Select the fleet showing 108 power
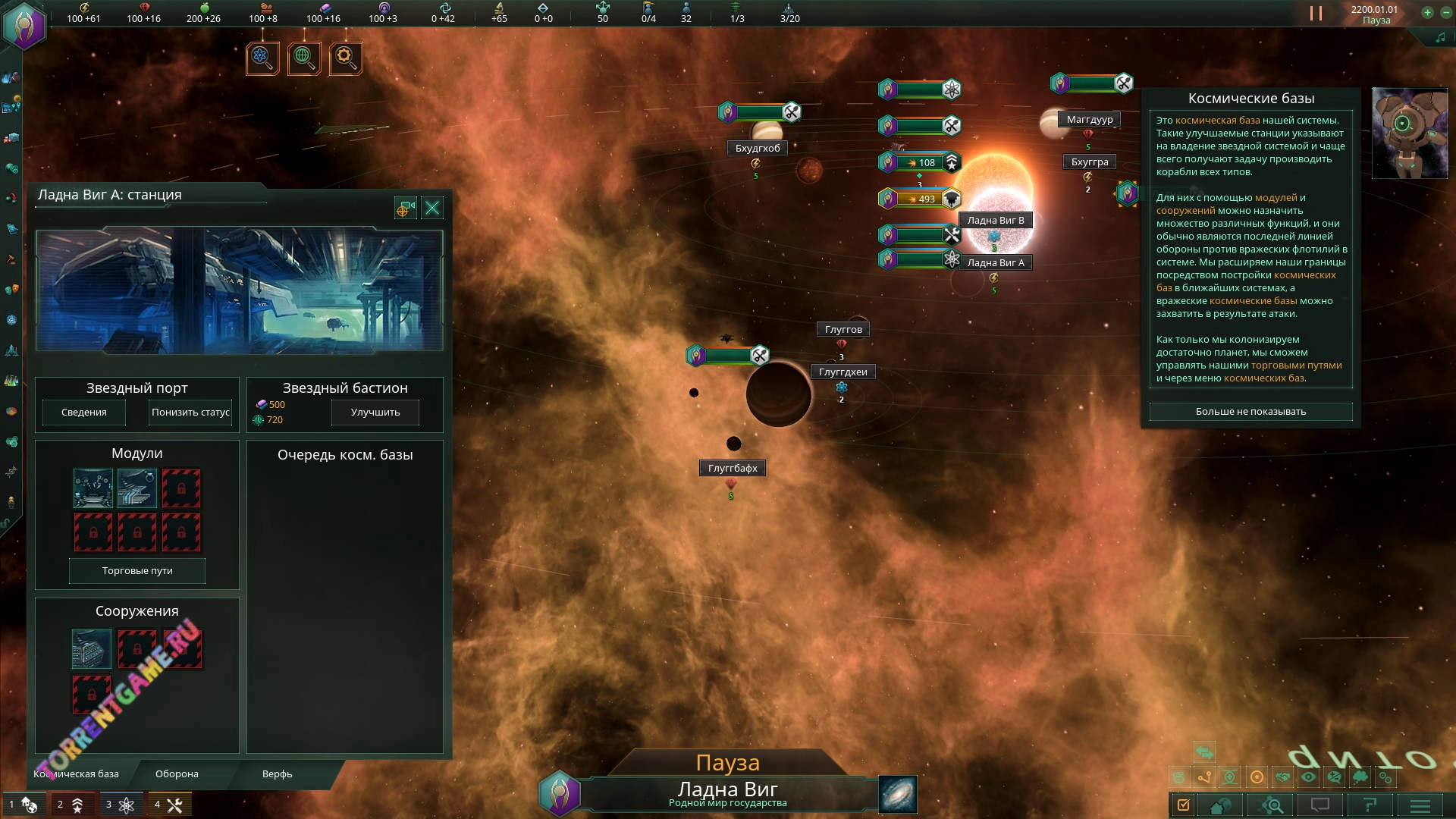 click(x=920, y=162)
